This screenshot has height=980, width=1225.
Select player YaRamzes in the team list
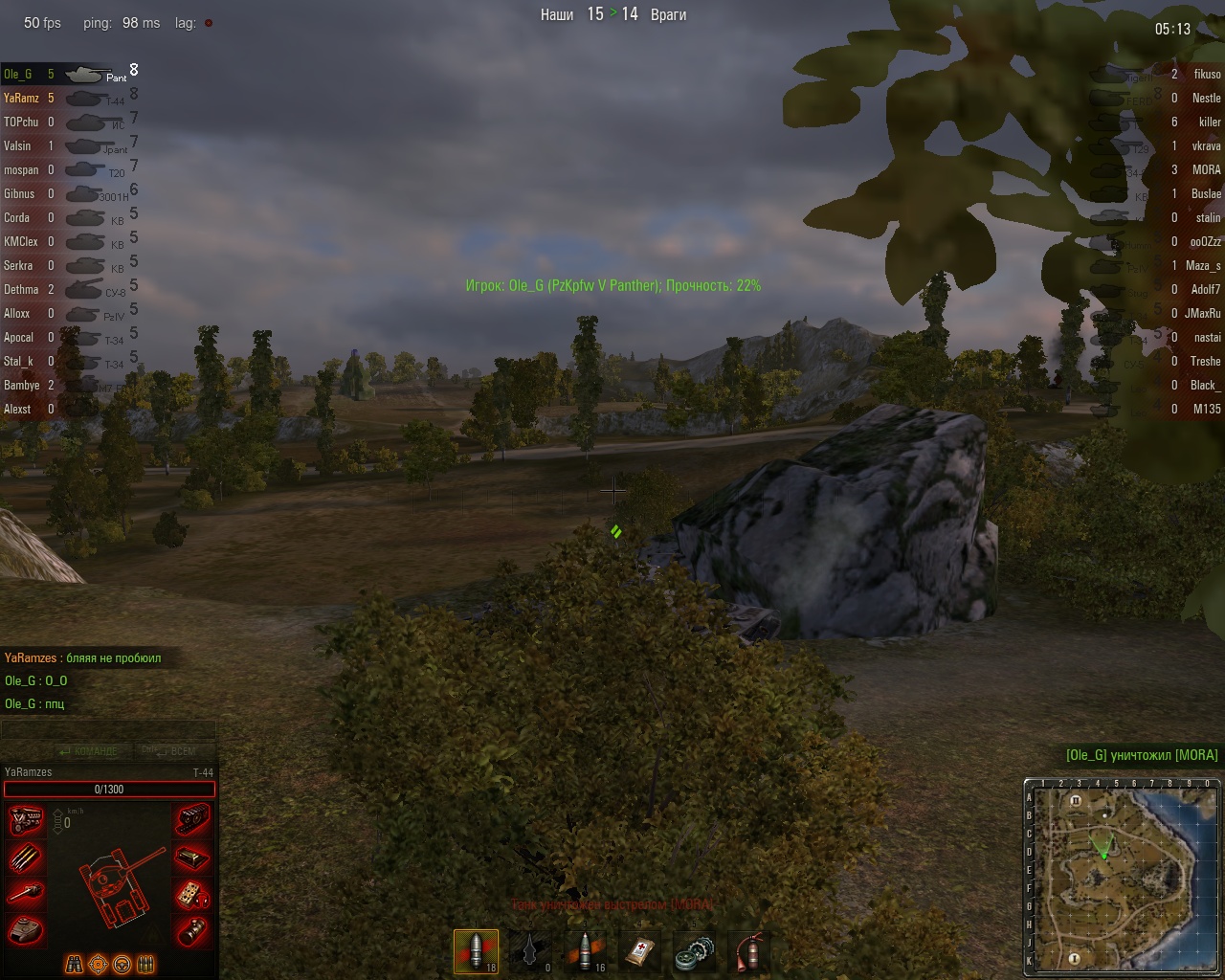[22, 98]
